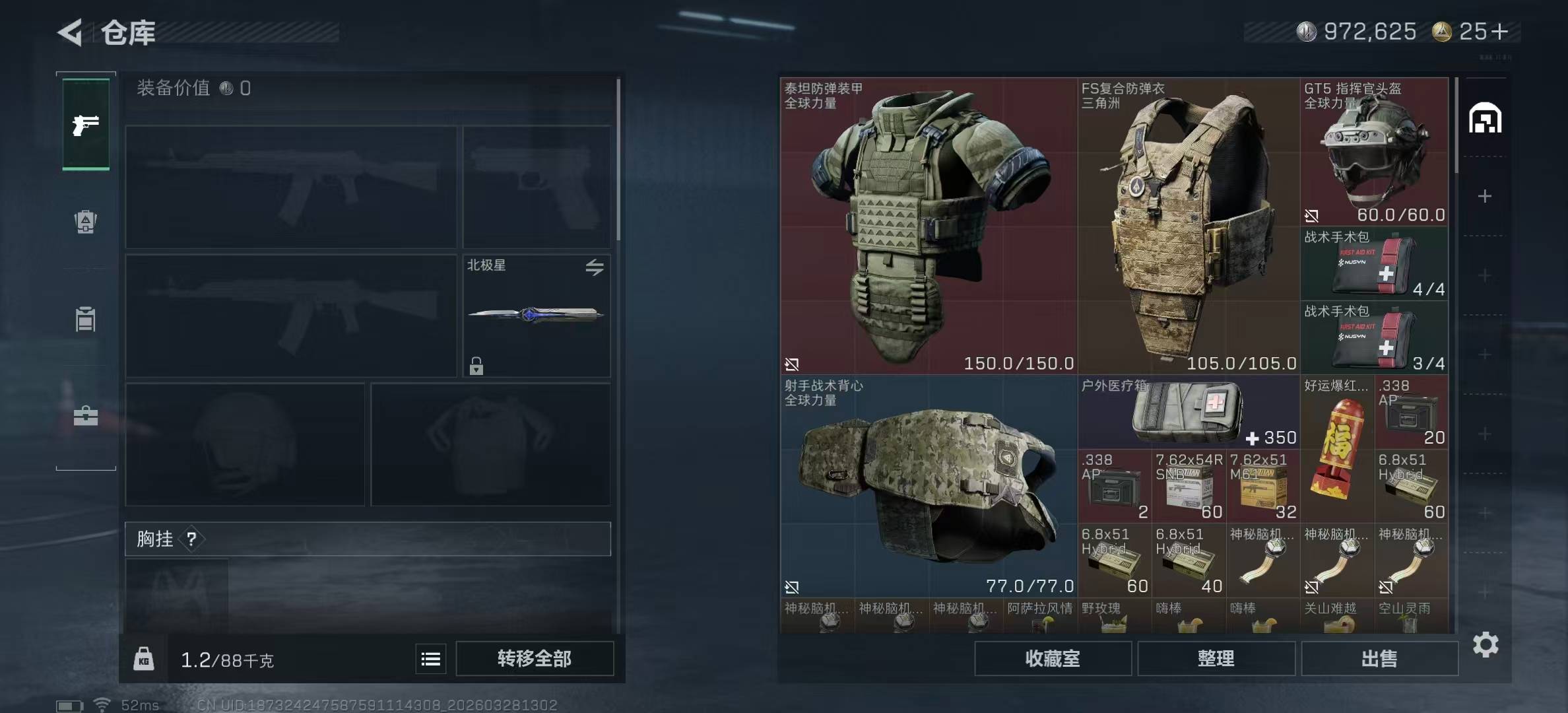Select the 好运爆红 firecracker item
This screenshot has height=713, width=1568.
(1337, 450)
